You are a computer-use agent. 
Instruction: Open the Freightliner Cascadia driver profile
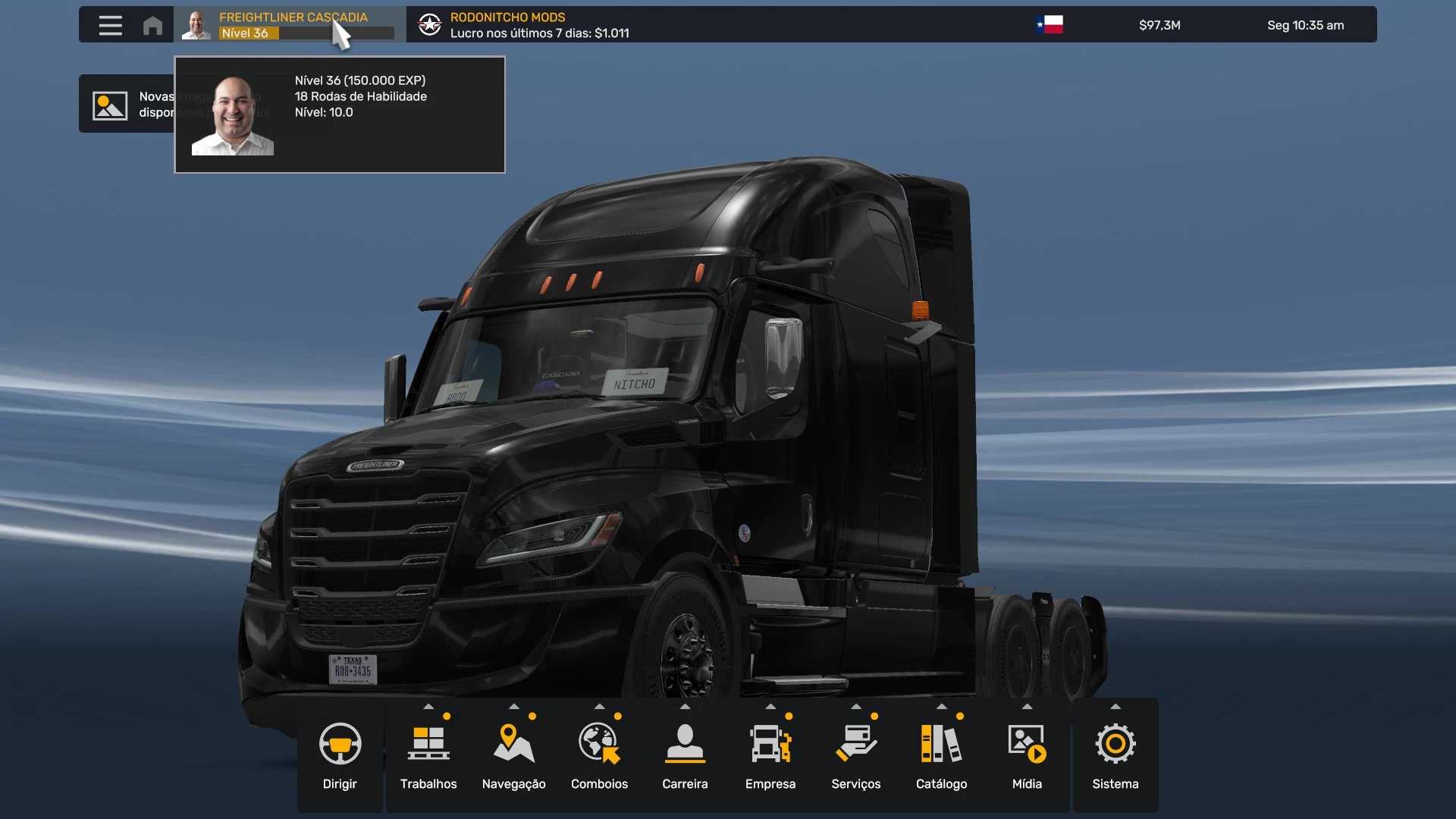click(290, 25)
